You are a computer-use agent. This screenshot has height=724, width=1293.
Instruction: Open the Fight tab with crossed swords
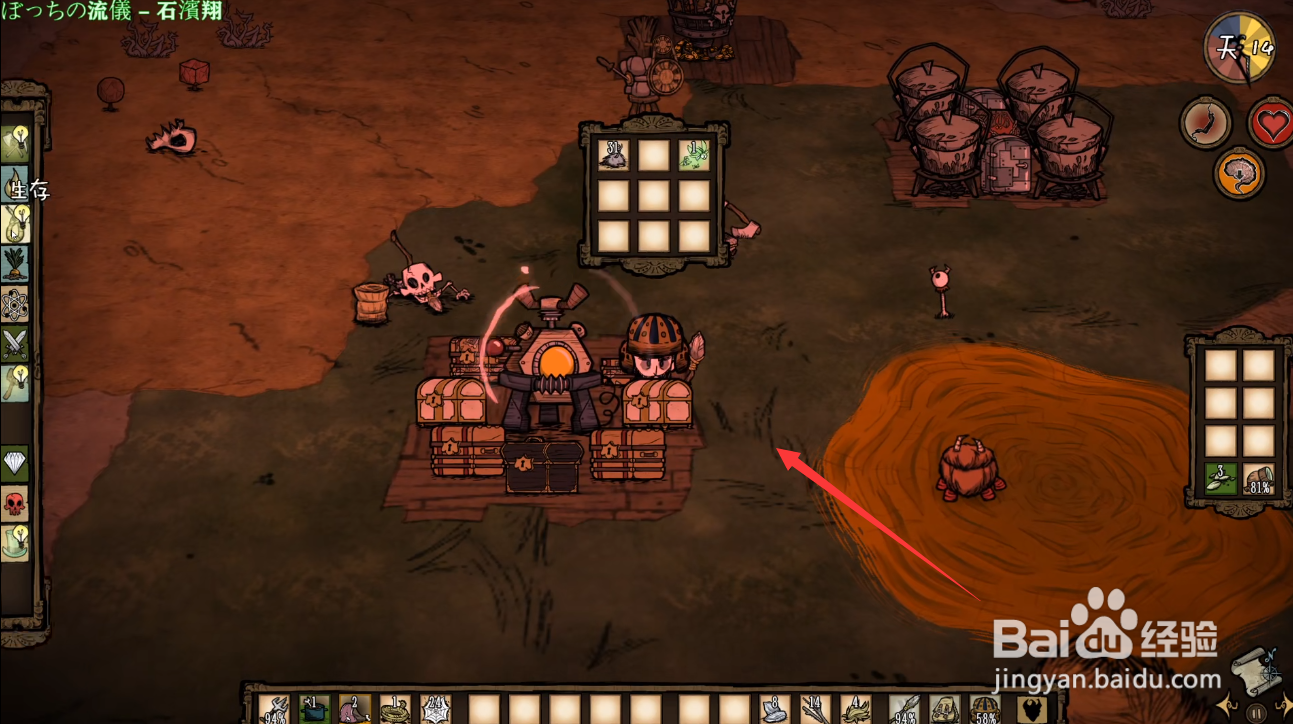point(15,343)
